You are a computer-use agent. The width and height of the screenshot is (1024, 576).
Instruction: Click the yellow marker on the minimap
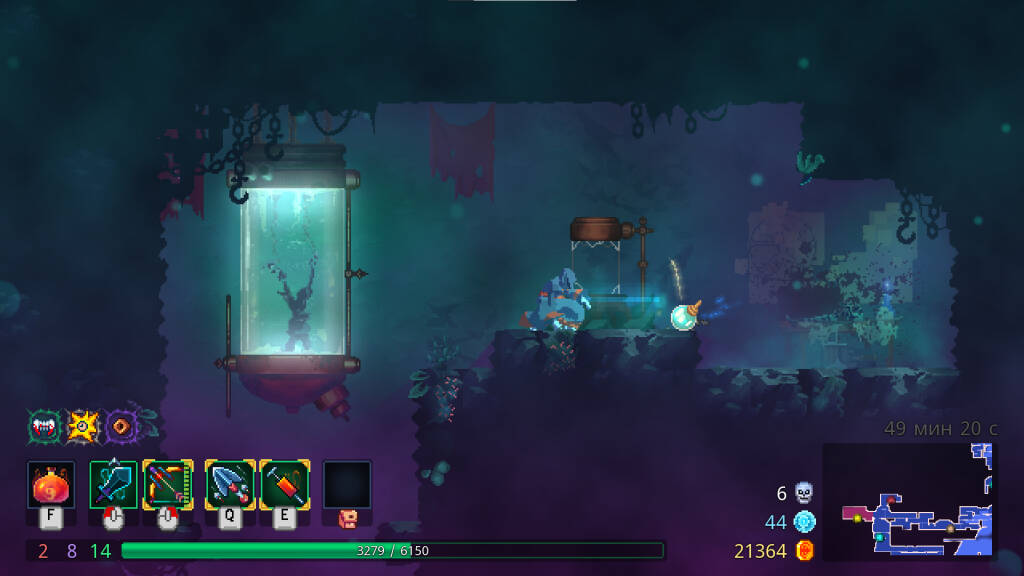(857, 518)
